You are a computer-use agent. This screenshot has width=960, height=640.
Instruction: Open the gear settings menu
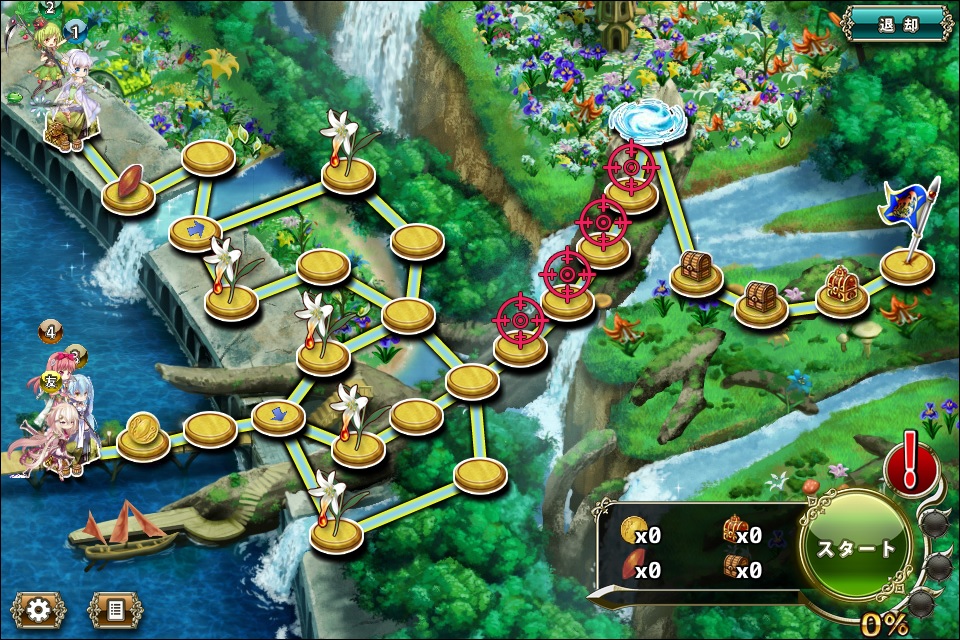pos(39,609)
